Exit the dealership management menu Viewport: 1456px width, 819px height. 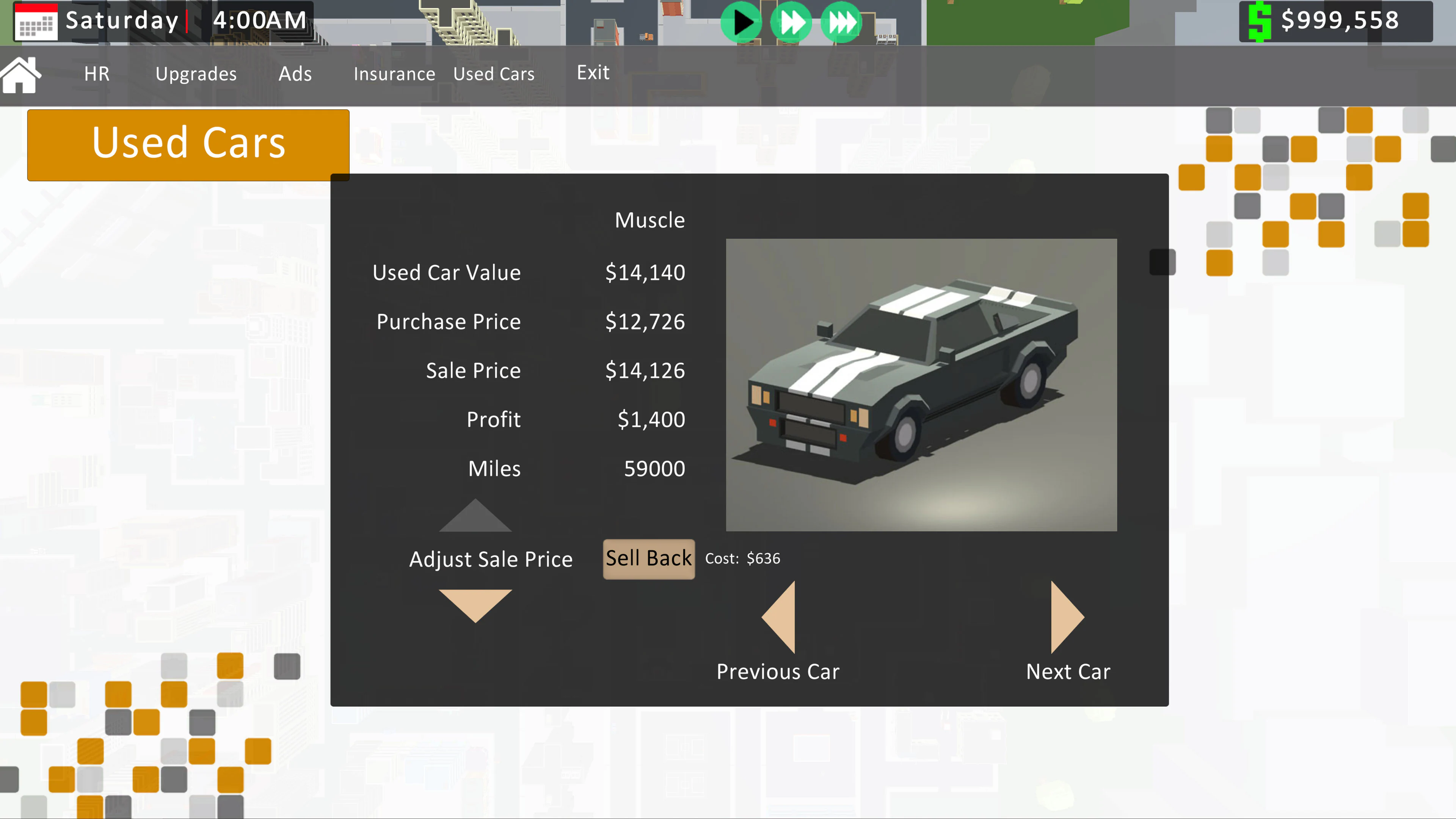(x=593, y=72)
